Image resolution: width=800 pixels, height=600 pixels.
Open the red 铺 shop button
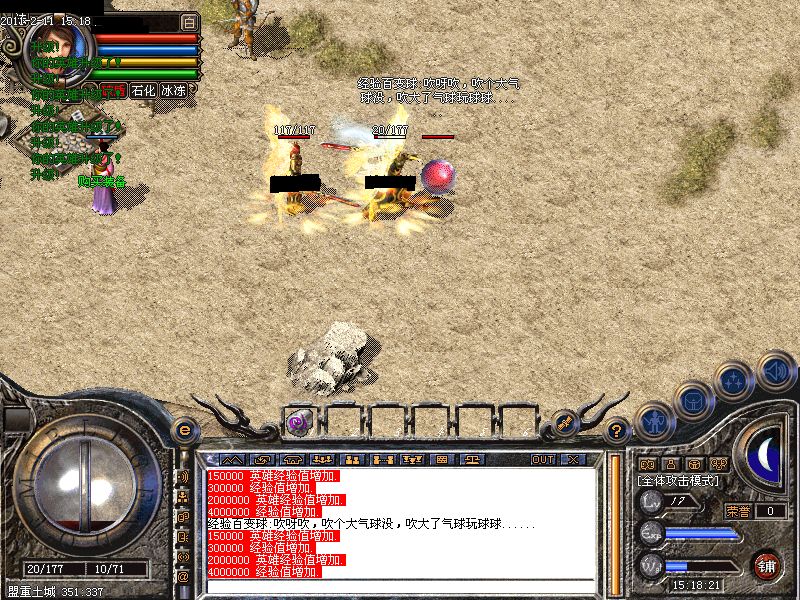pos(768,565)
